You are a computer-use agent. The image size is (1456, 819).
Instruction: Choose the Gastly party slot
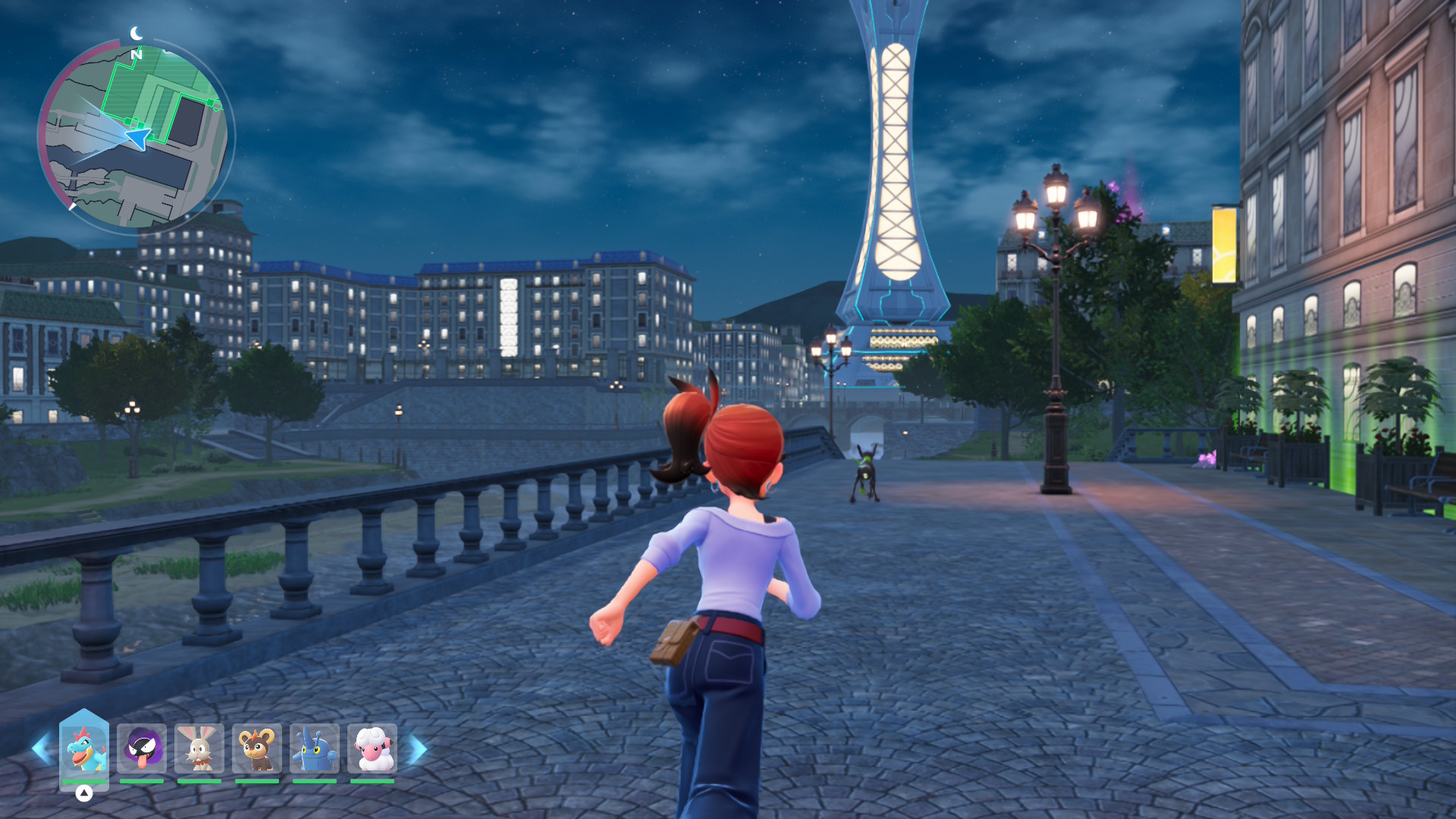coord(142,749)
